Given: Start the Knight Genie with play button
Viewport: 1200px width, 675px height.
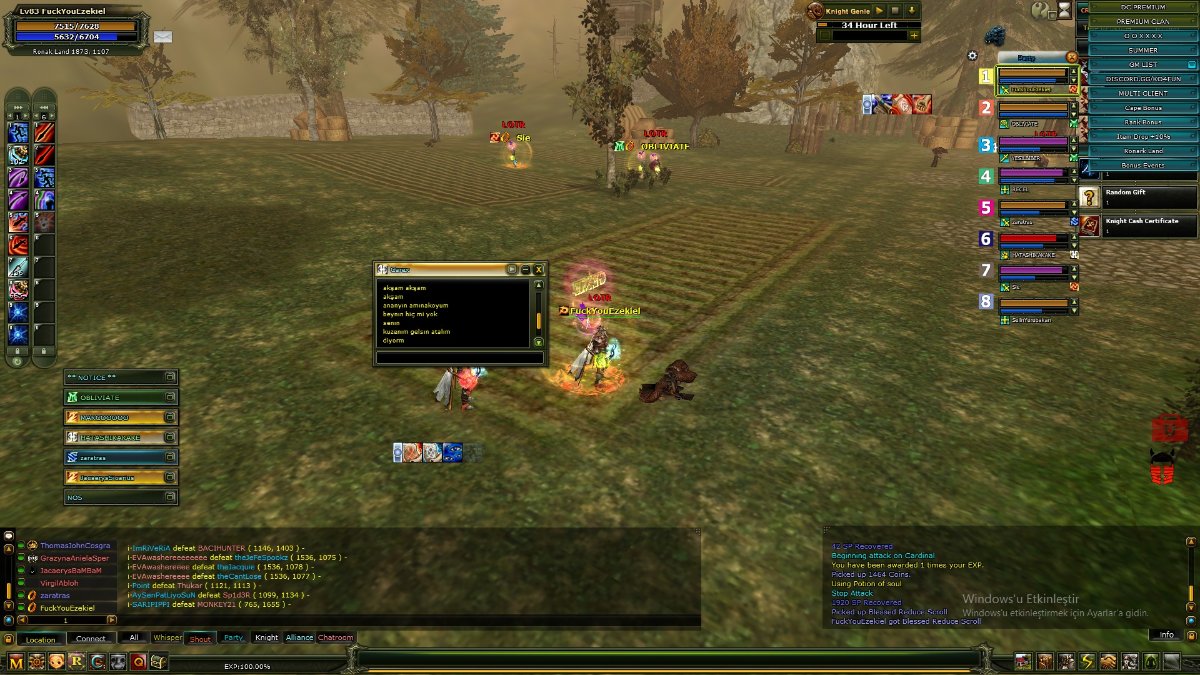Looking at the screenshot, I should point(879,10).
